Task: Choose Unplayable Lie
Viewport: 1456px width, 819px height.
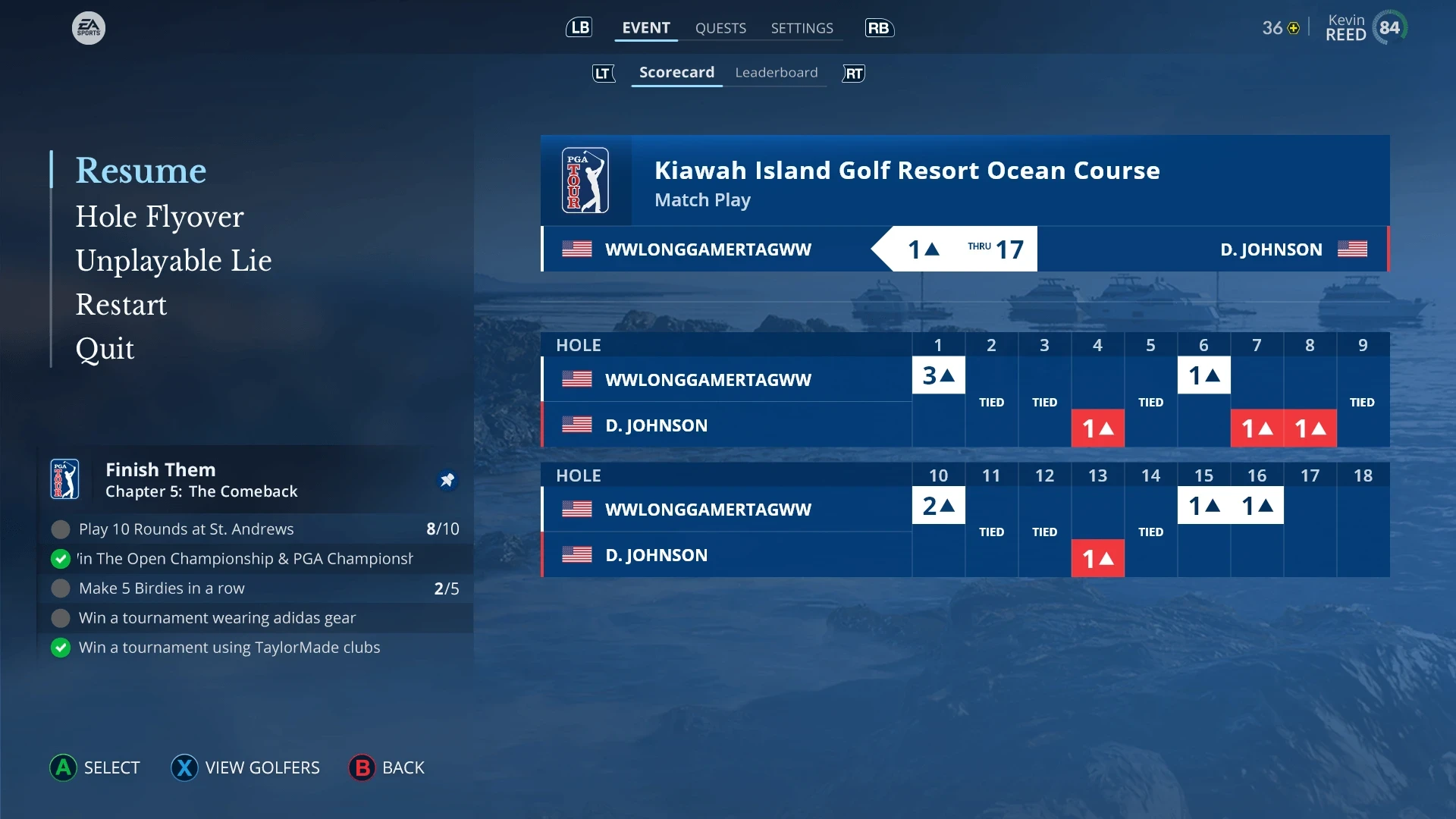Action: 174,261
